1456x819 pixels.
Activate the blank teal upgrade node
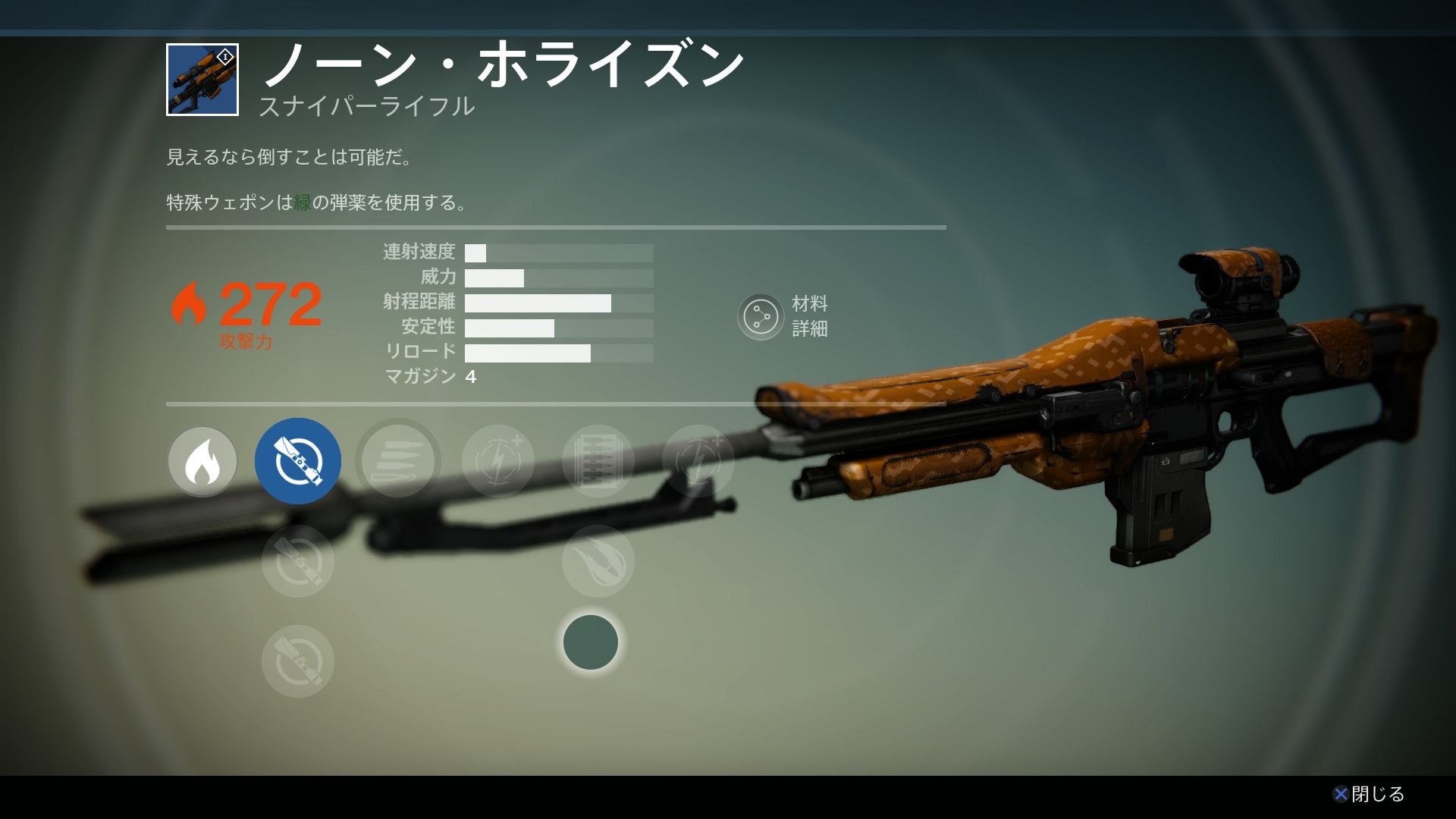(x=591, y=642)
